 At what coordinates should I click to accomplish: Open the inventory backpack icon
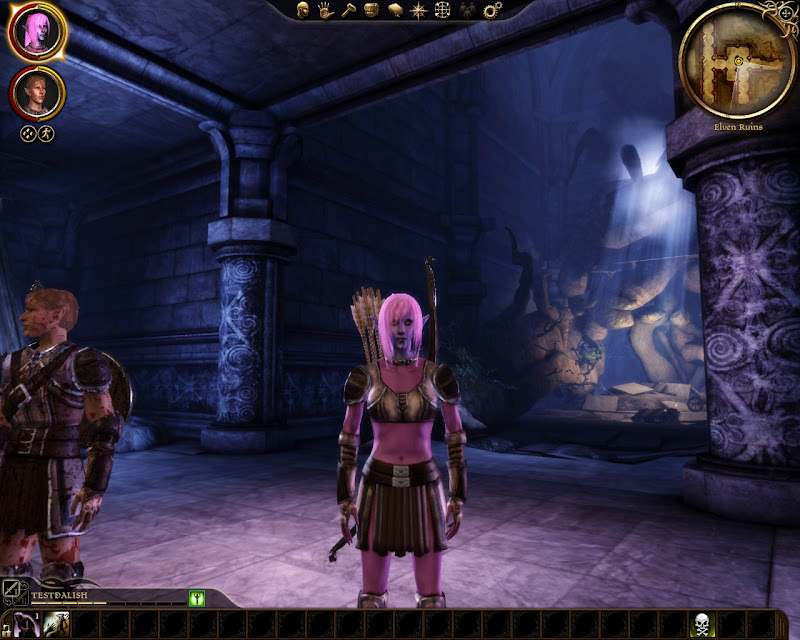coord(371,10)
